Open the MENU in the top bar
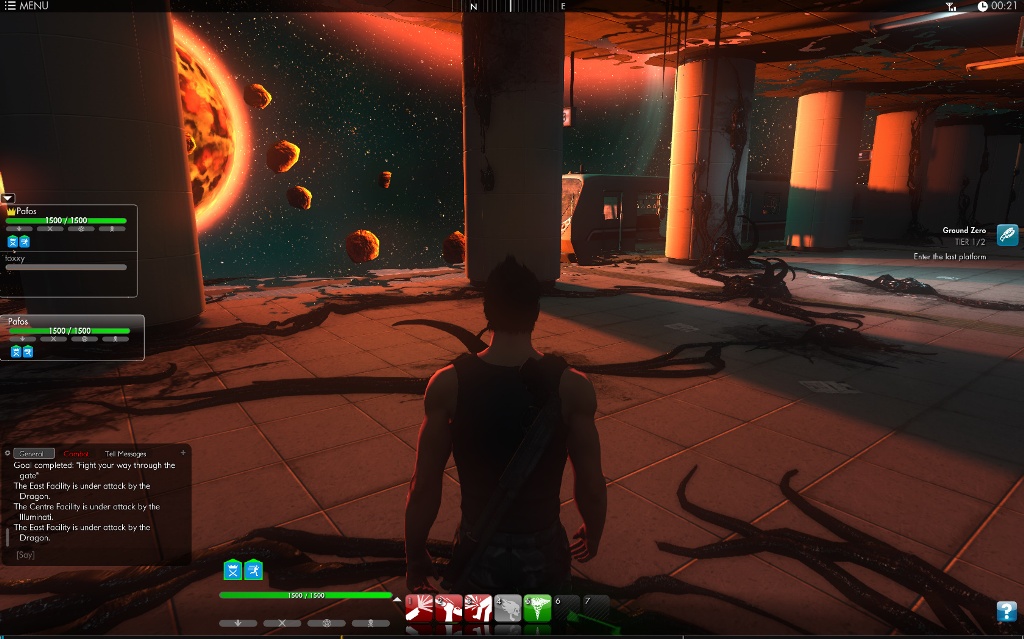The width and height of the screenshot is (1024, 639). pos(26,6)
